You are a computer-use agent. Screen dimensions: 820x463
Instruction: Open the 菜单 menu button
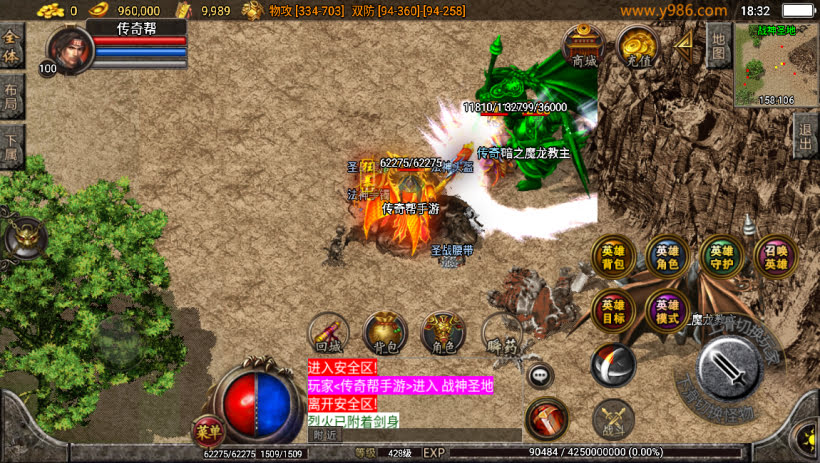[208, 431]
